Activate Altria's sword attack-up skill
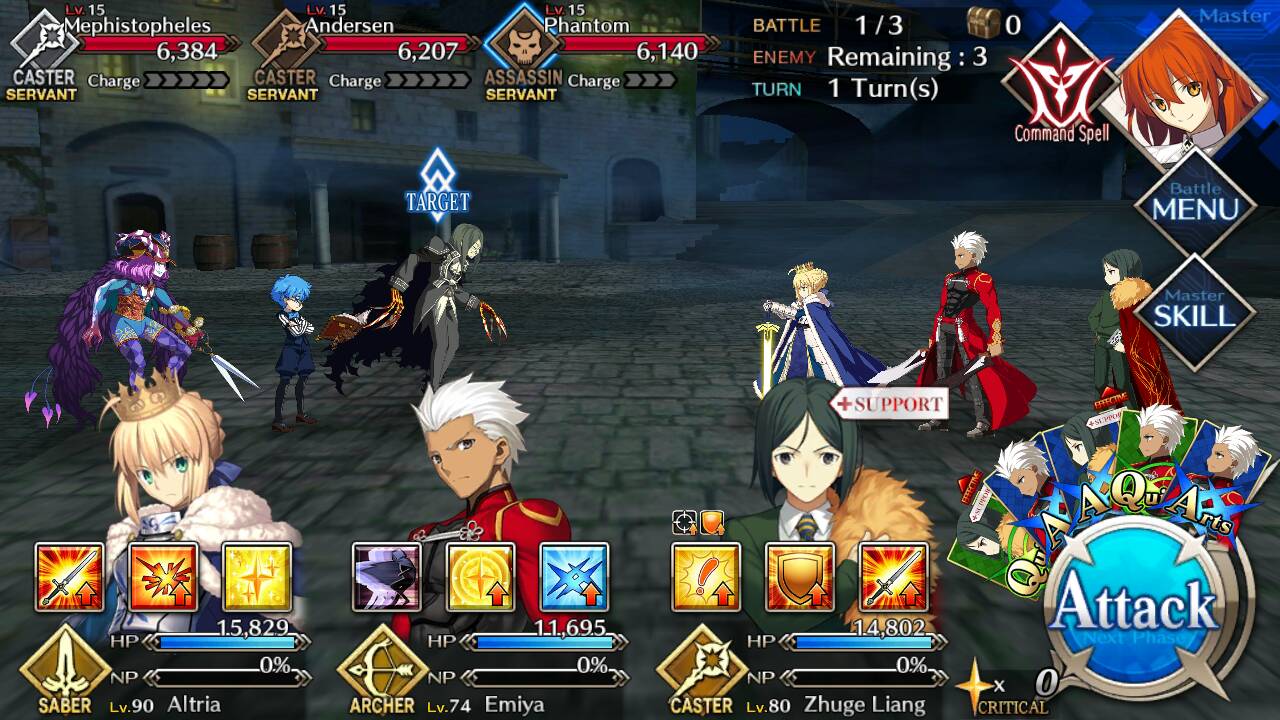This screenshot has width=1280, height=720. coord(70,577)
